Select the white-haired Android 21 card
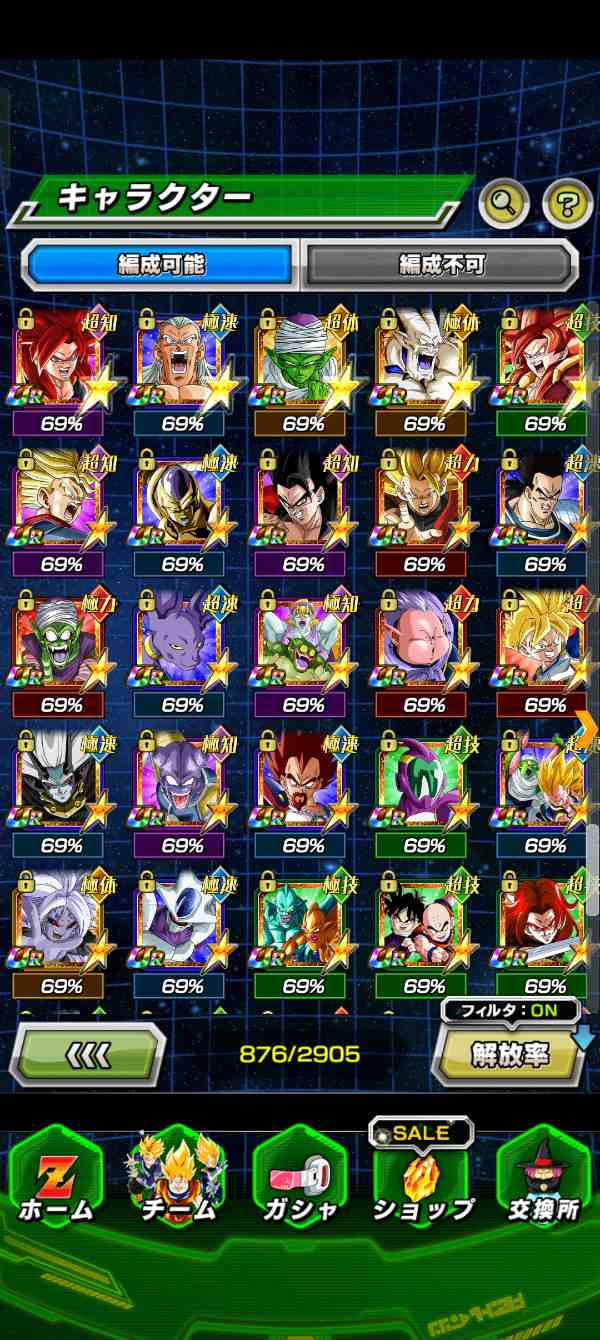Screen dimensions: 600x1340 (x=60, y=923)
